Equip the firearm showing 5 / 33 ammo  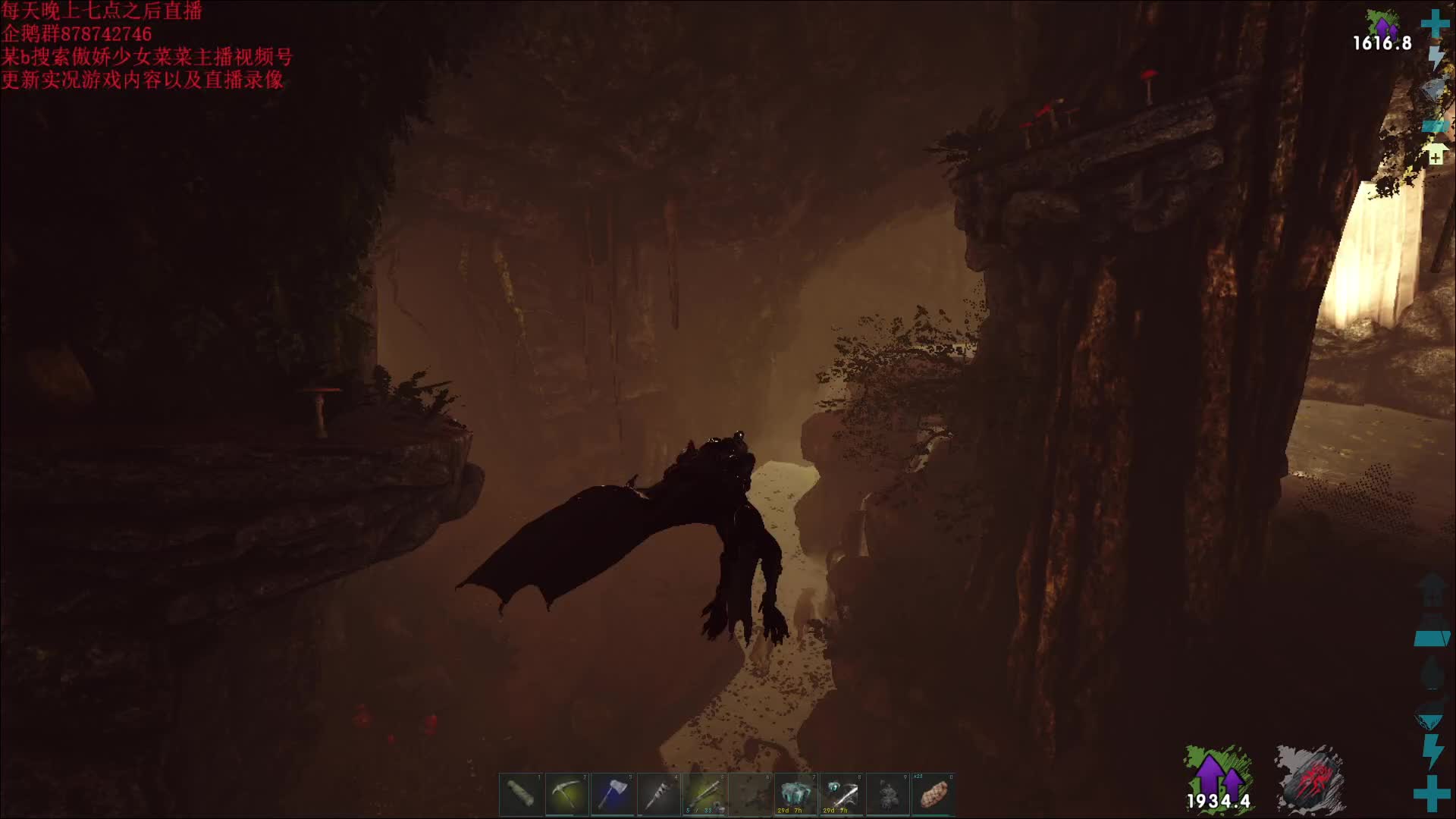[704, 795]
